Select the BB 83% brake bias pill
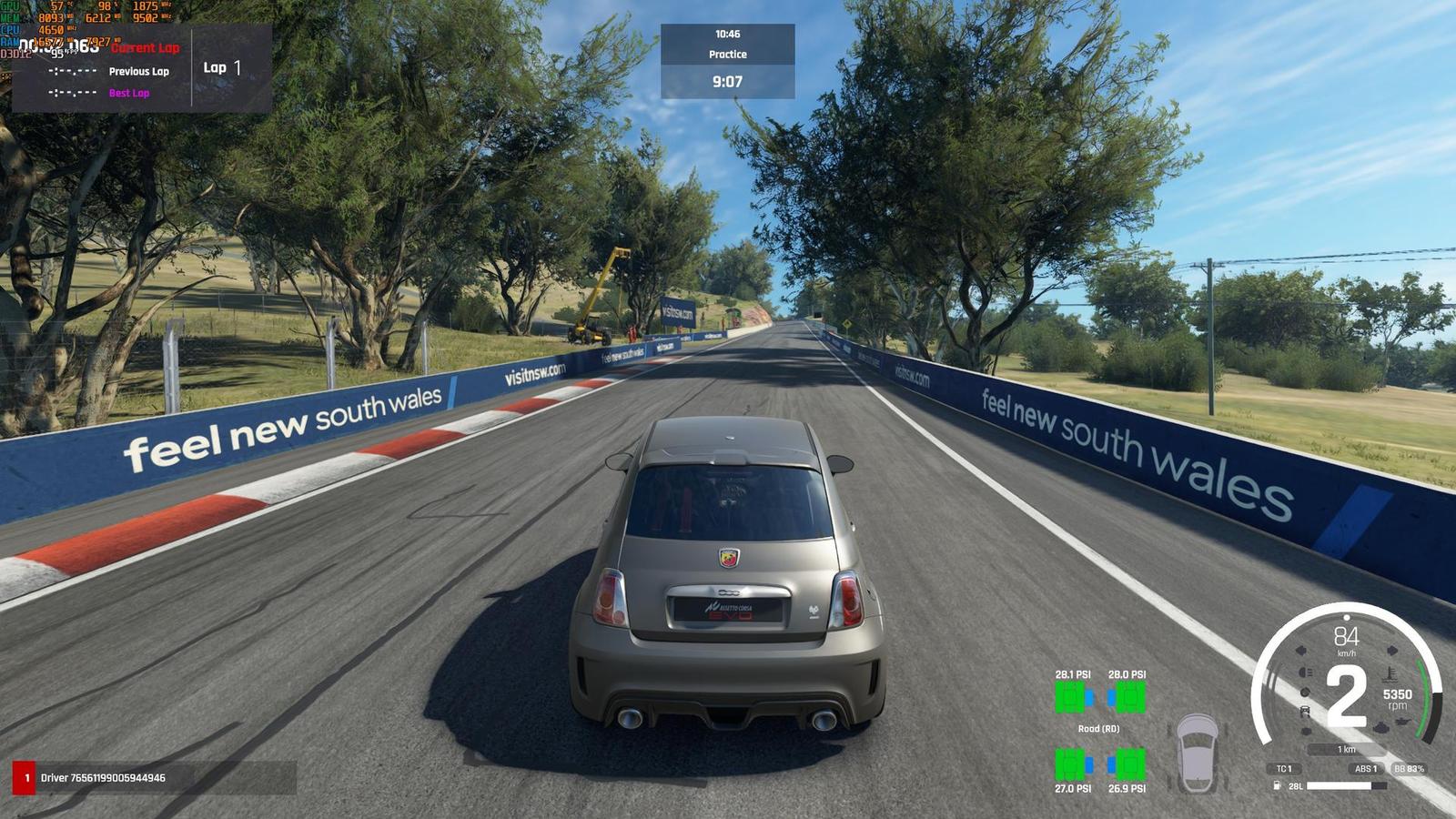 tap(1409, 769)
